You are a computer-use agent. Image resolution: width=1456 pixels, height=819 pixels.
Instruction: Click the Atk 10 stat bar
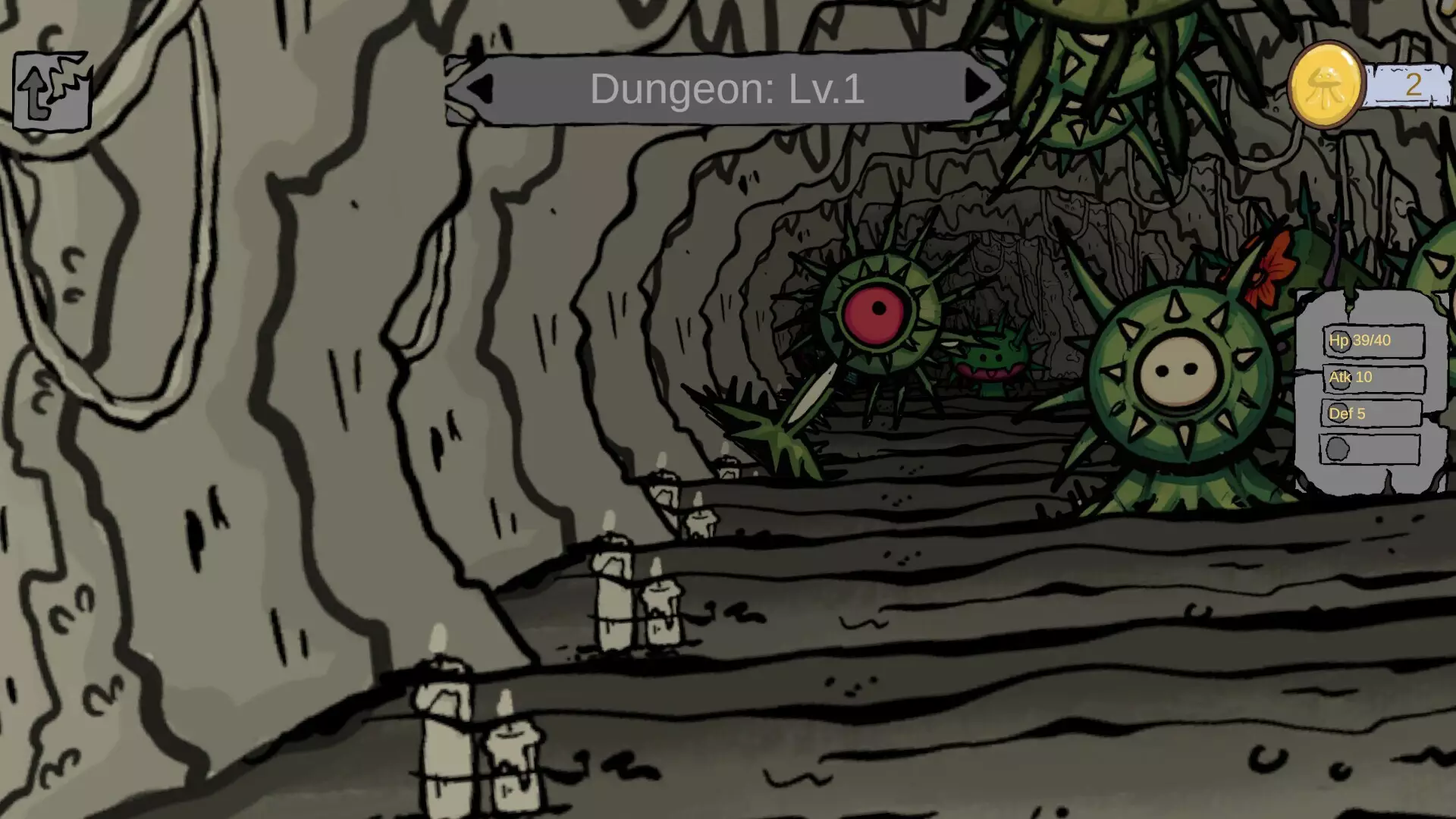pyautogui.click(x=1374, y=378)
